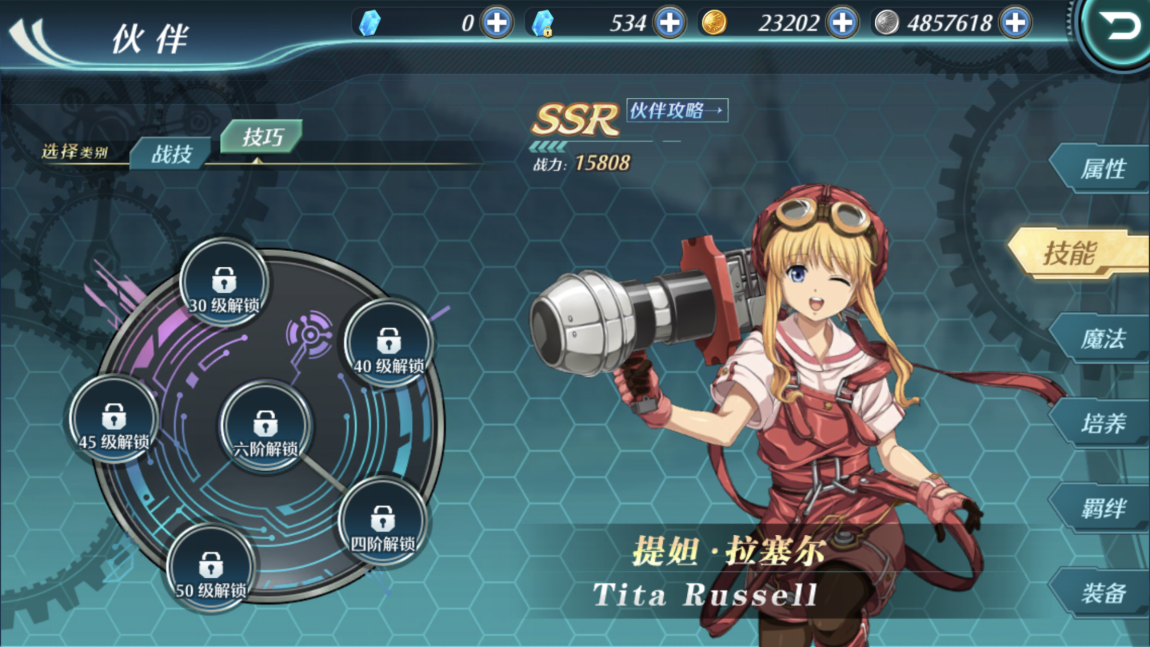This screenshot has height=647, width=1150.
Task: Open the 培养 training tab
Action: pos(1102,424)
